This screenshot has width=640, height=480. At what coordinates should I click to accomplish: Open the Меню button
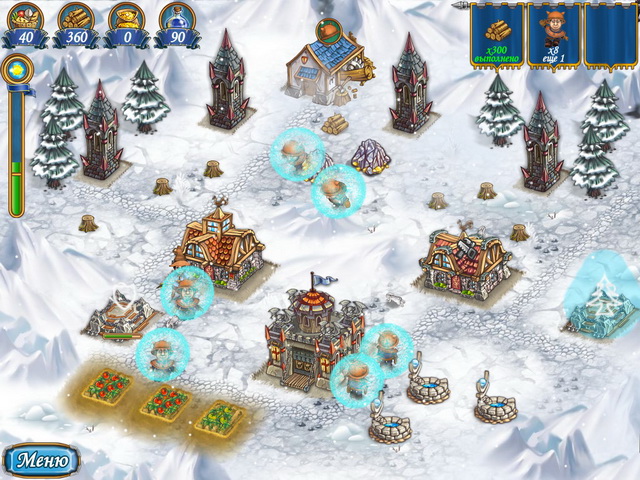tap(42, 461)
